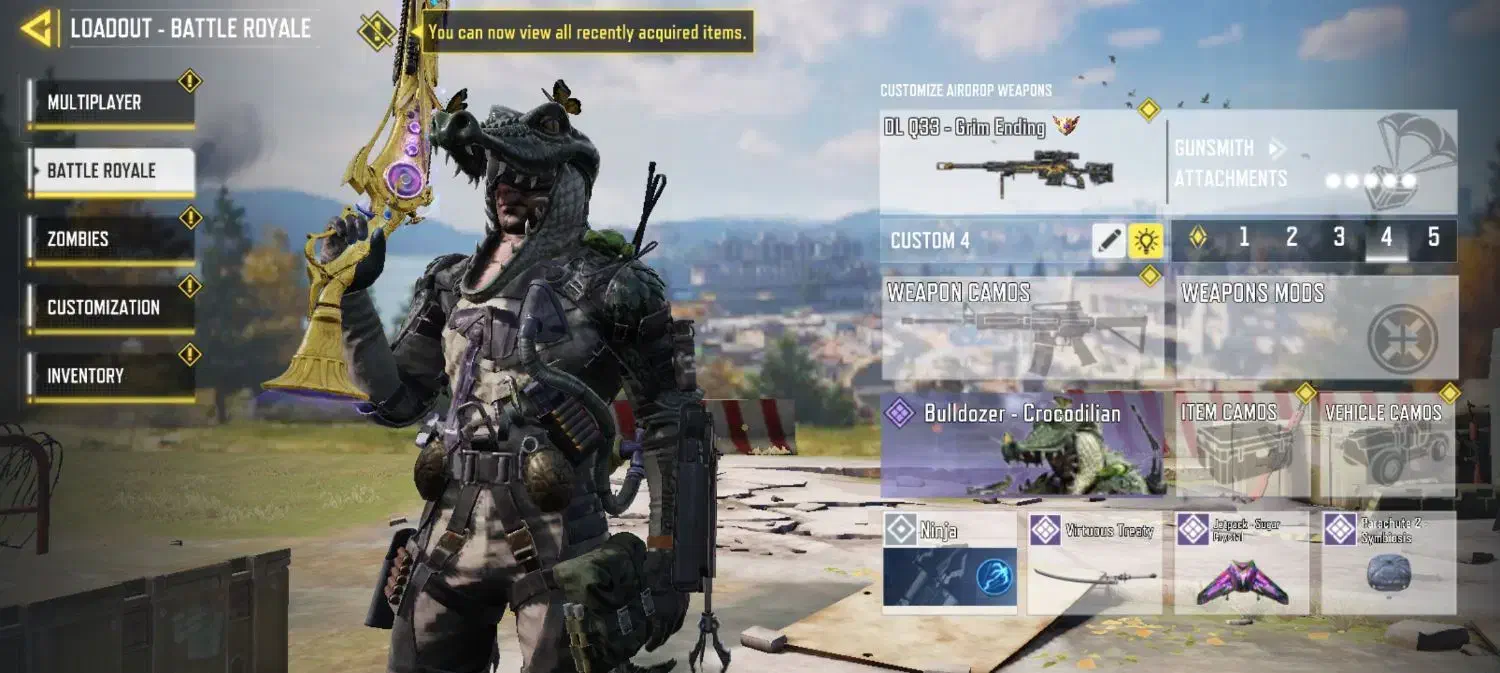Image resolution: width=1500 pixels, height=673 pixels.
Task: Toggle the yellow lightbulb button
Action: (1145, 240)
